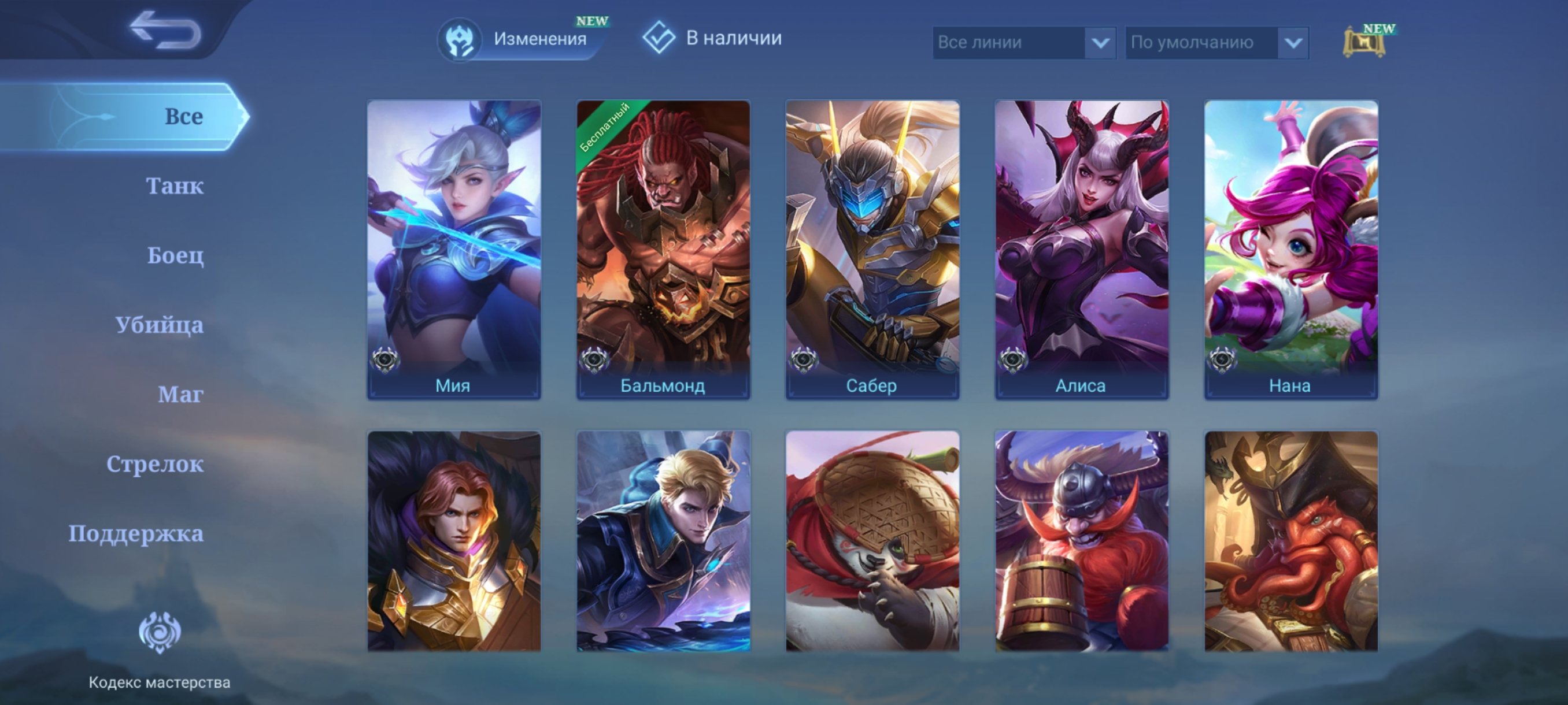1568x705 pixels.
Task: Go back with the return arrow
Action: (x=165, y=31)
